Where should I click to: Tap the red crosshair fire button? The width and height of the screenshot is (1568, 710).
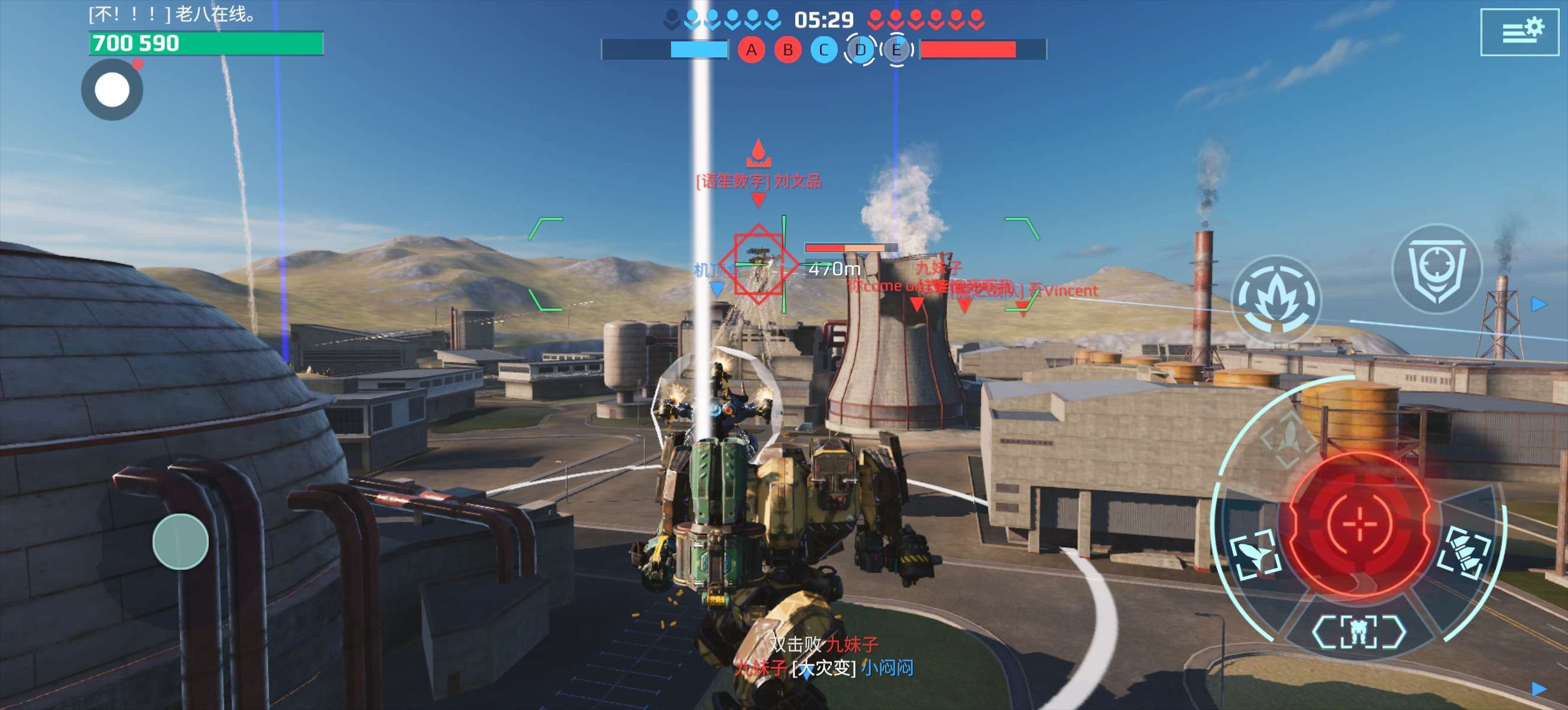[x=1359, y=523]
